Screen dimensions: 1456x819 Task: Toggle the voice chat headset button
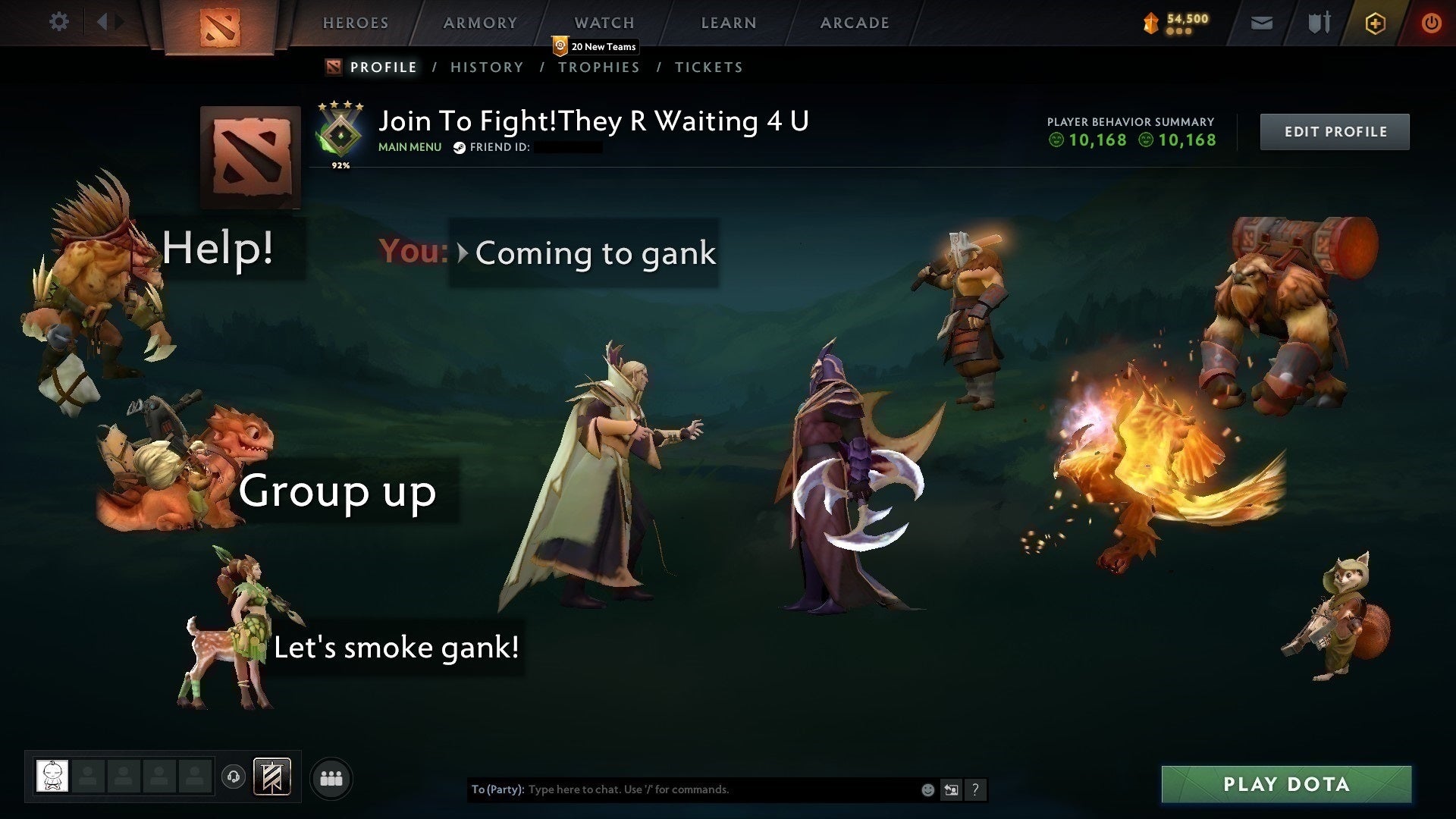pos(233,777)
